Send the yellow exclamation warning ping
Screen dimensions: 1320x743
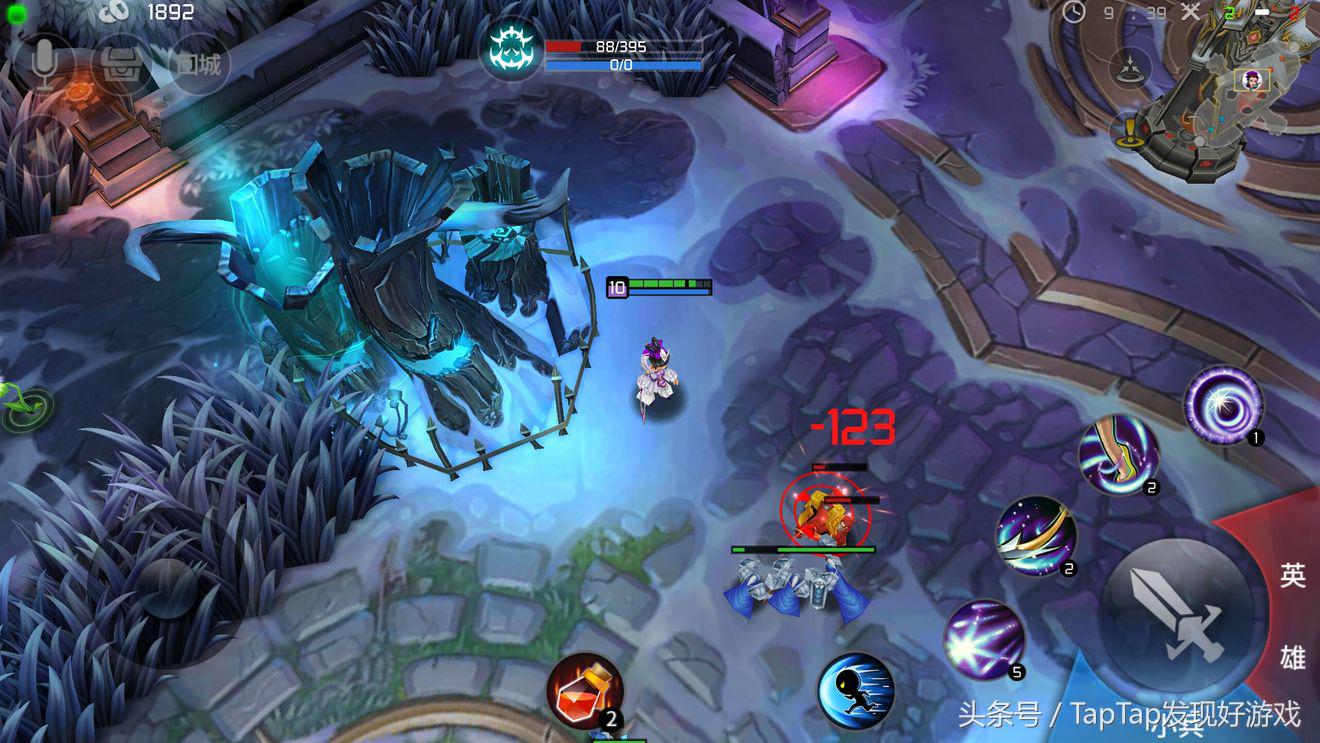pyautogui.click(x=1130, y=130)
